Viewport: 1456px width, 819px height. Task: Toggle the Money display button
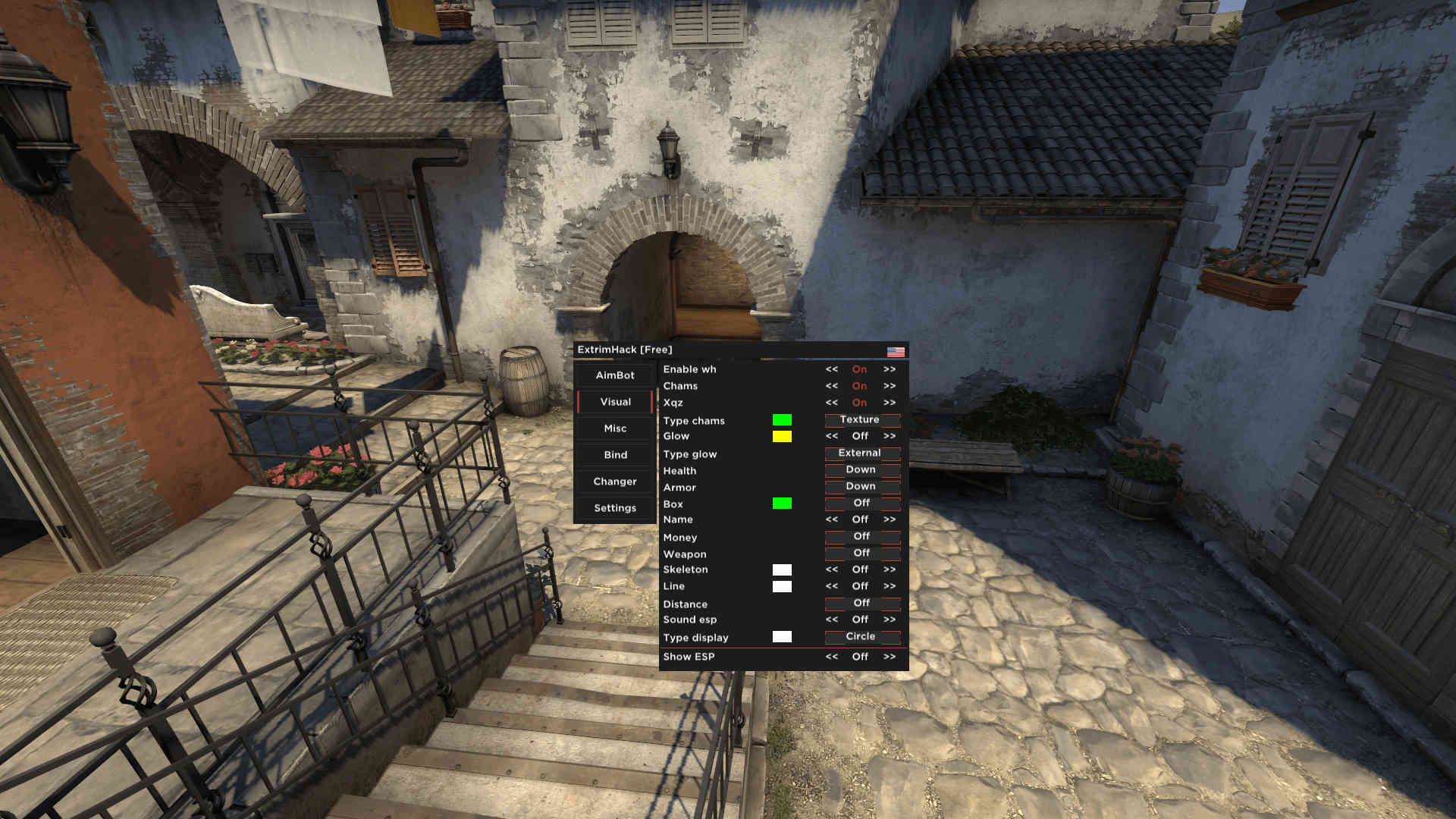pyautogui.click(x=861, y=535)
